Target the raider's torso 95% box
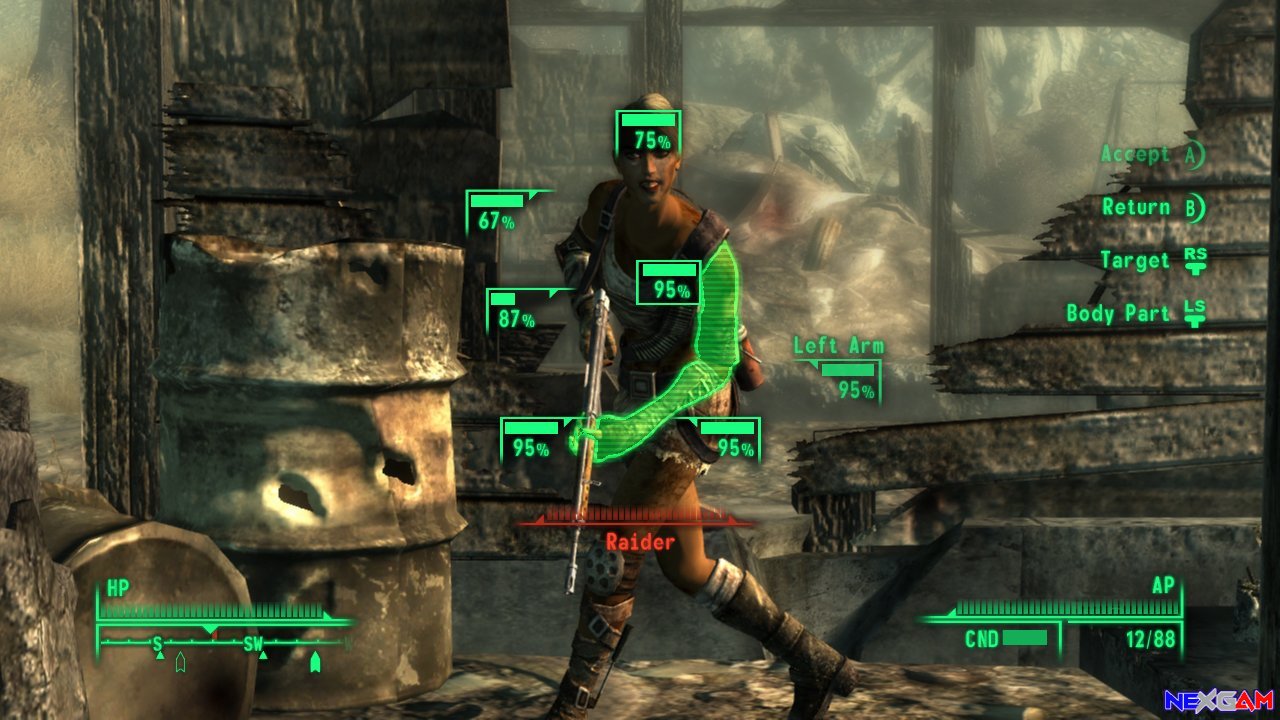 click(669, 282)
